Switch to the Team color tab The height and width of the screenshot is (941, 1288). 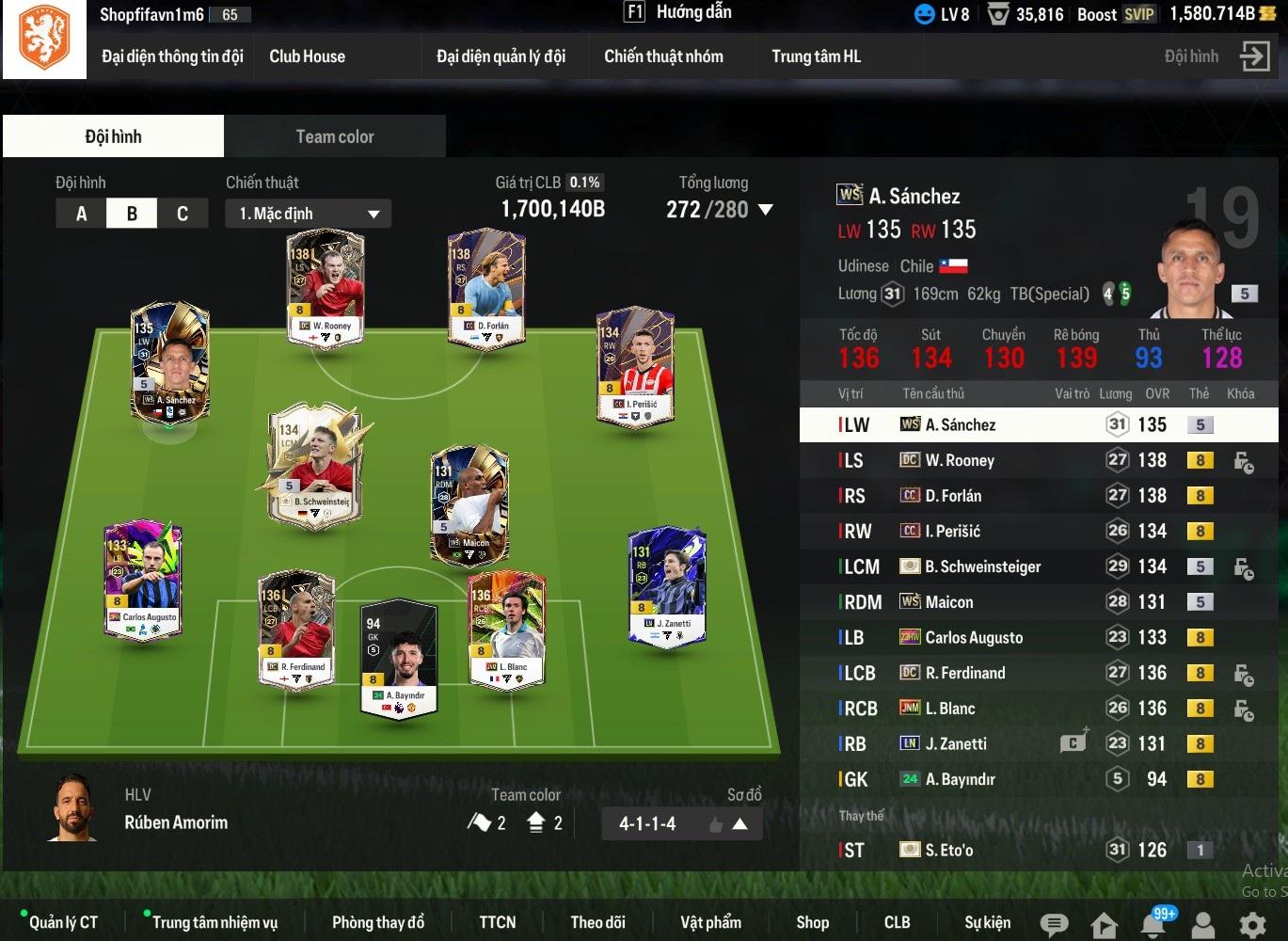pyautogui.click(x=334, y=136)
